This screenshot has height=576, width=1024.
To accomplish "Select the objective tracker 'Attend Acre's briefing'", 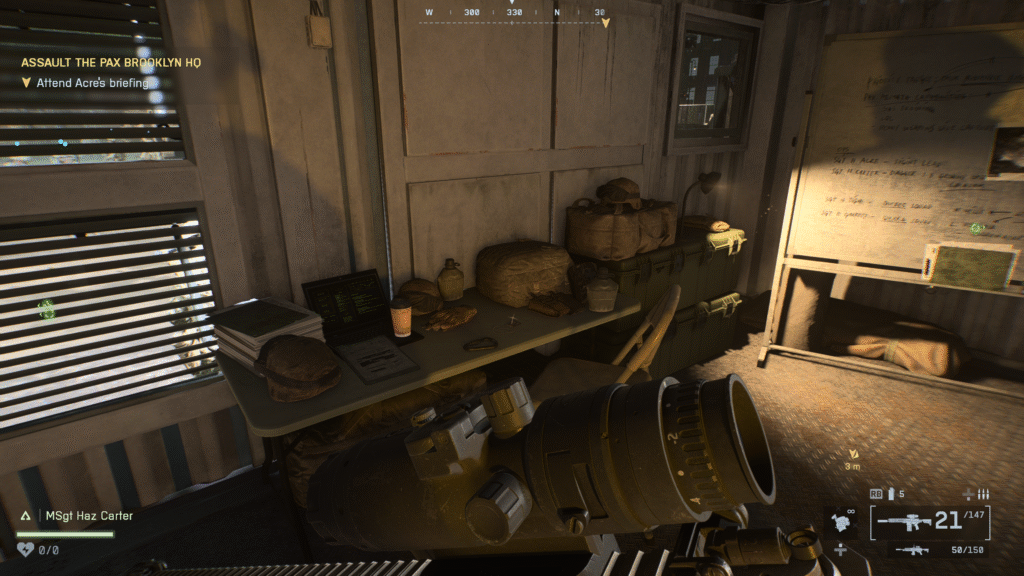I will (x=92, y=83).
